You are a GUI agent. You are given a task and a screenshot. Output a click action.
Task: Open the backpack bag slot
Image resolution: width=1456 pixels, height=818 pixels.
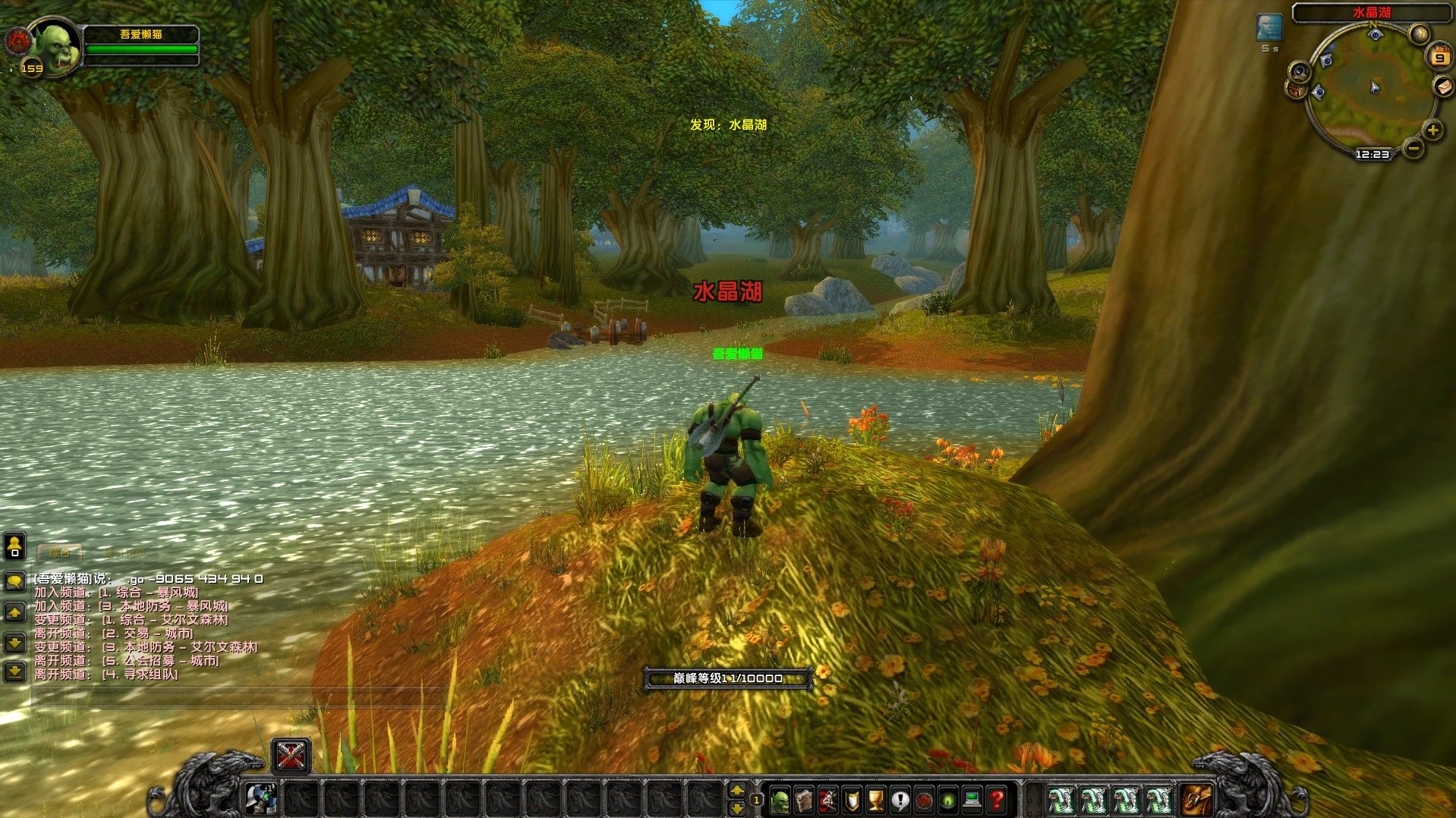[1196, 800]
